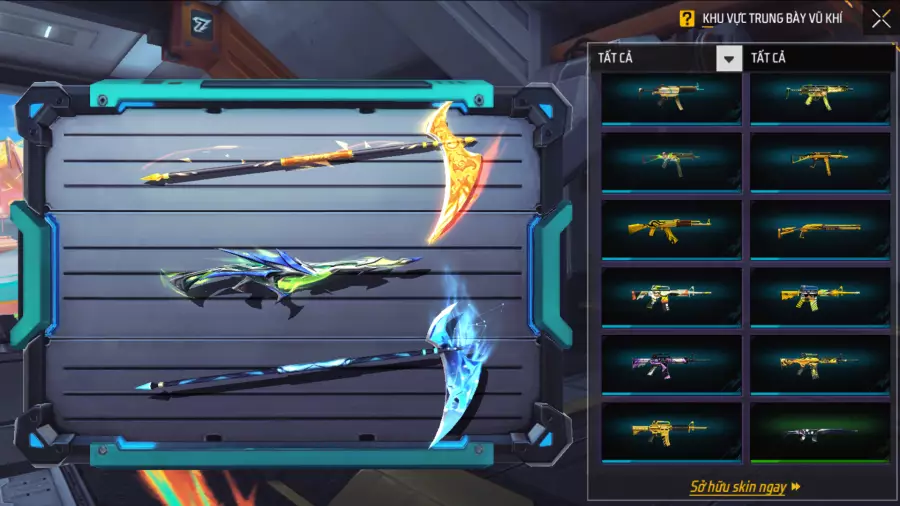Select the golden AK rifle skin thumbnail
Viewport: 900px width, 506px height.
(671, 229)
